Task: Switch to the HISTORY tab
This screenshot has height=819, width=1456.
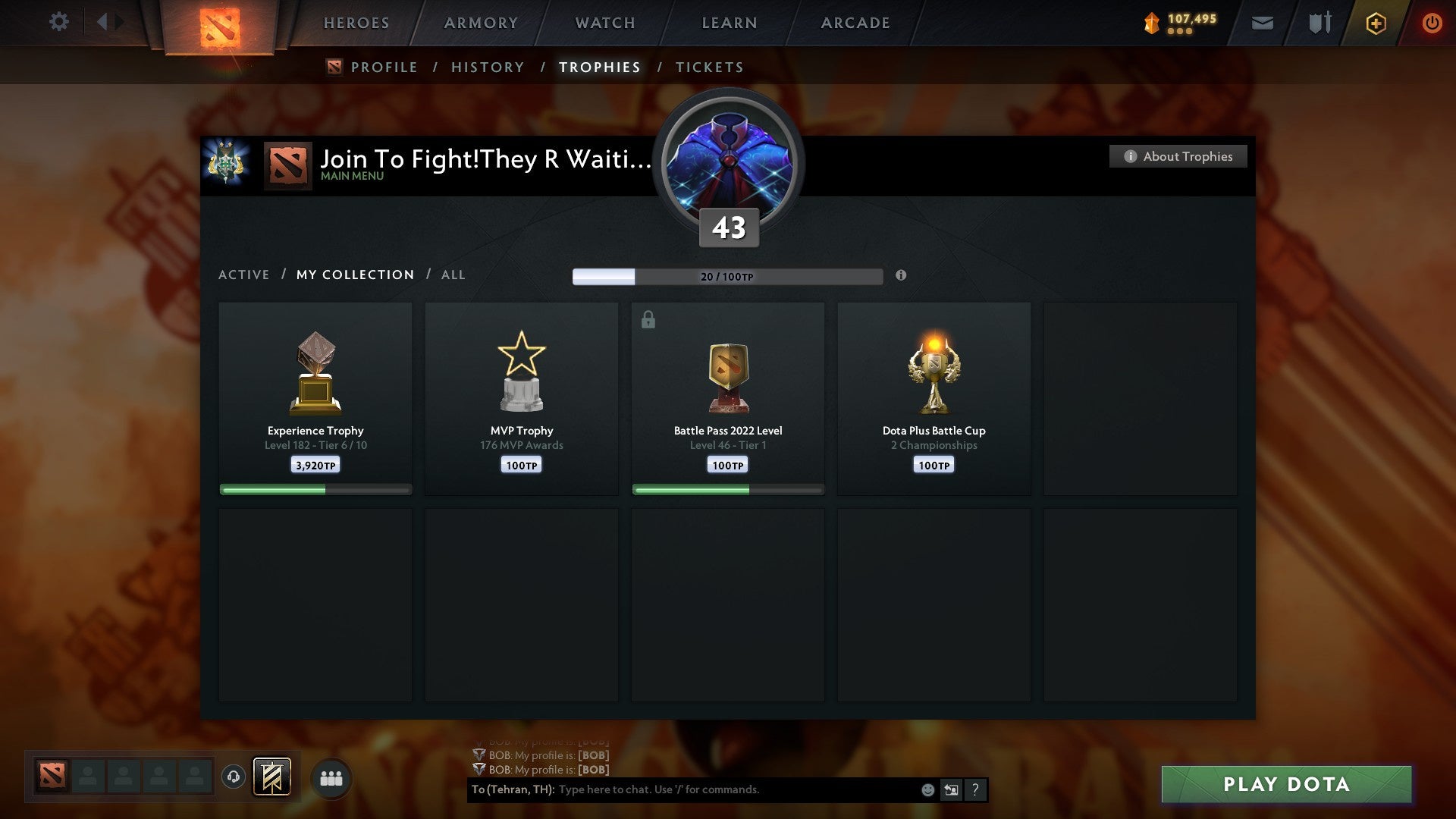Action: coord(488,67)
